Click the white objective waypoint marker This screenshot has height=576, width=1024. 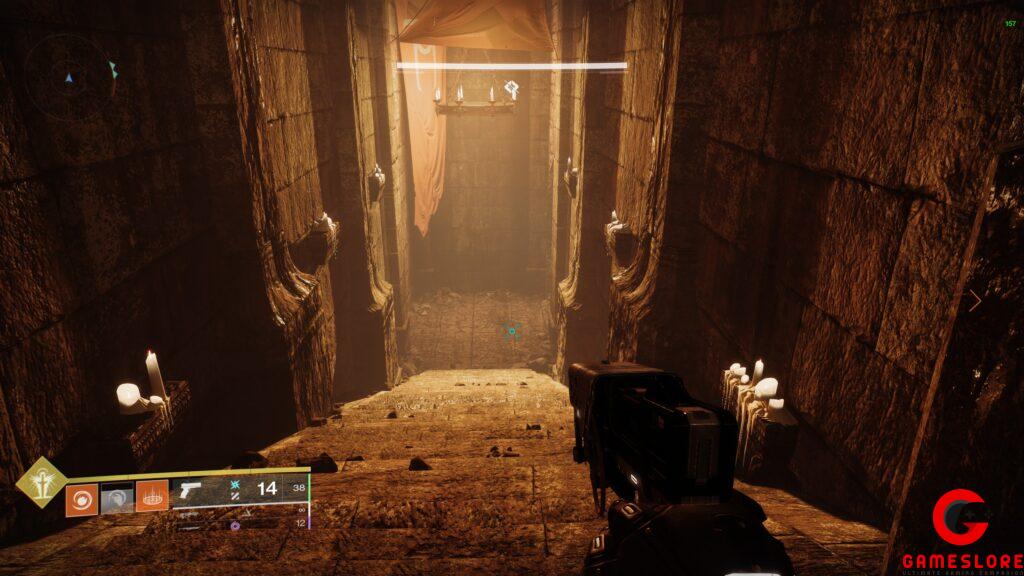point(511,88)
